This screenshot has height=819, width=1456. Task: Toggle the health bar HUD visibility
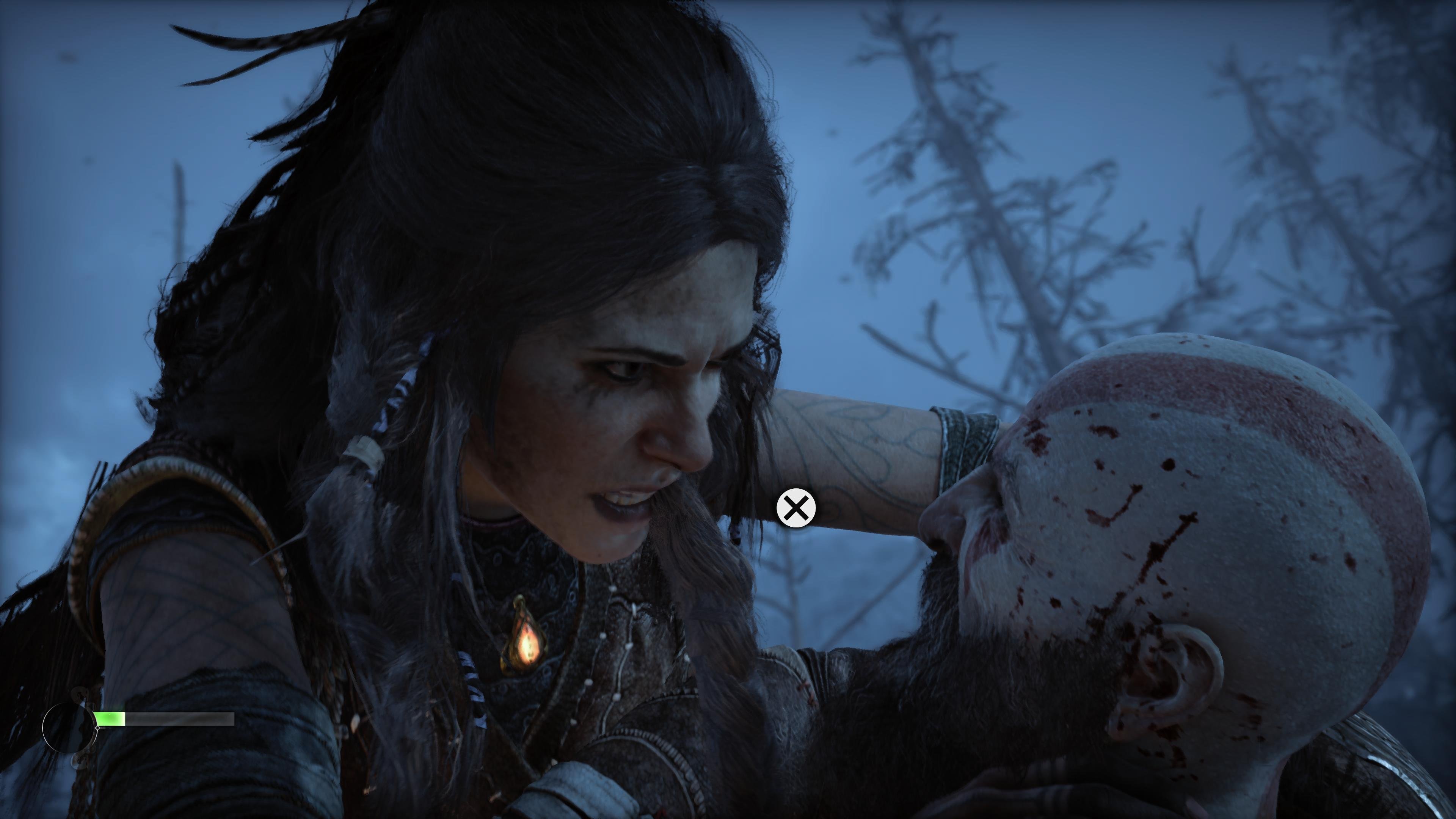pos(164,719)
